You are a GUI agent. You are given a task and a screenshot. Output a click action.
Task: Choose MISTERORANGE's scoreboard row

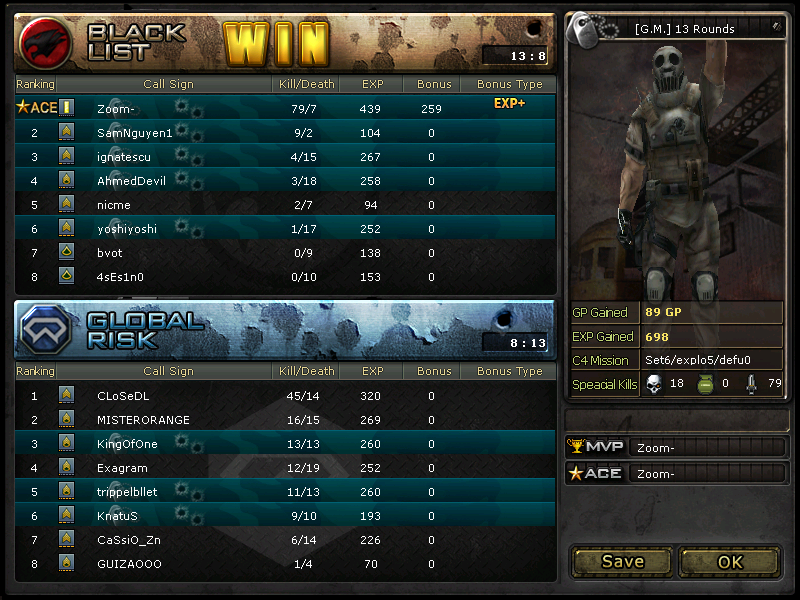[x=143, y=419]
